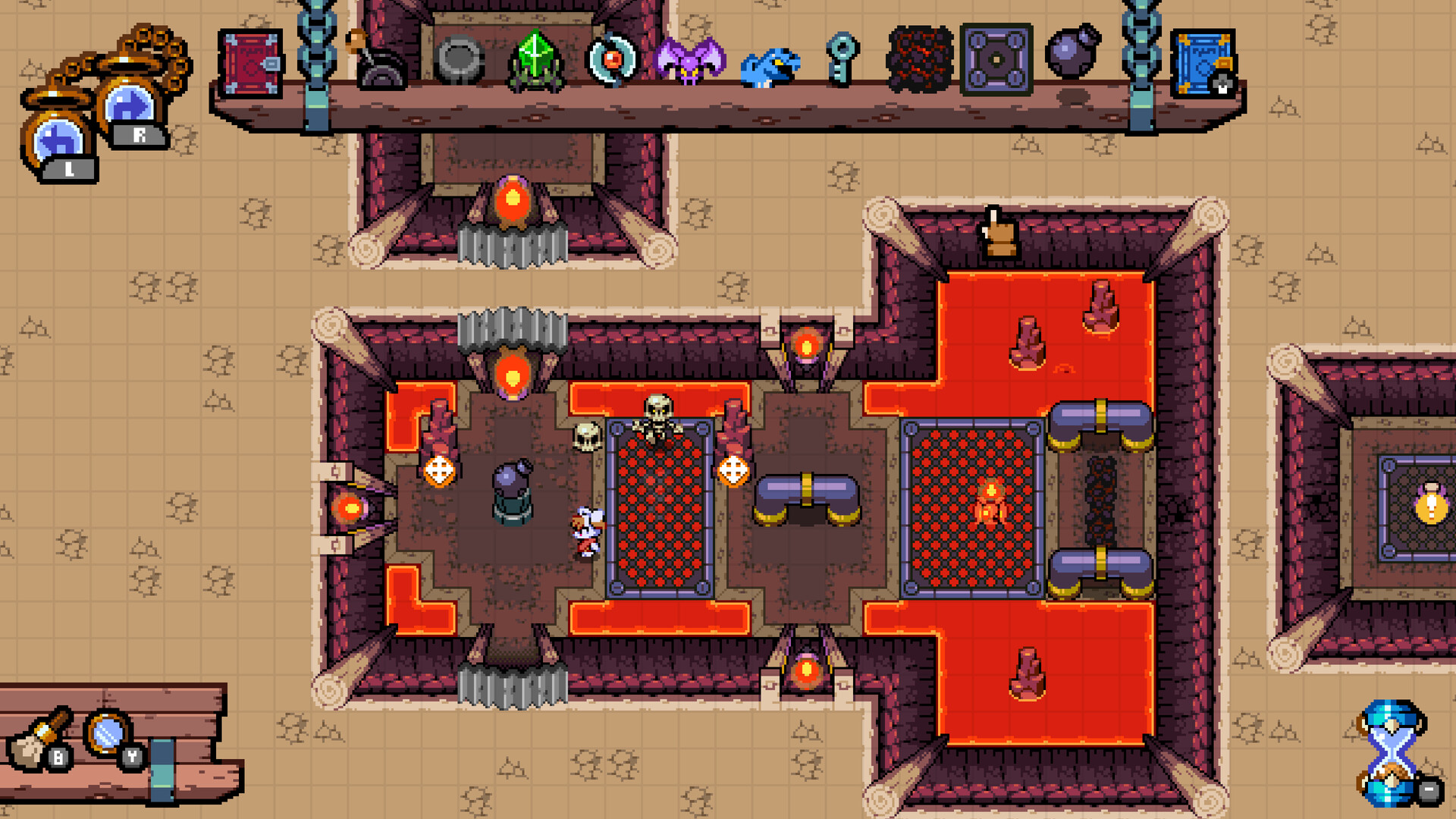Screen dimensions: 1456x819
Task: Open the locked blue book on the shelf's right end
Action: click(x=1204, y=62)
